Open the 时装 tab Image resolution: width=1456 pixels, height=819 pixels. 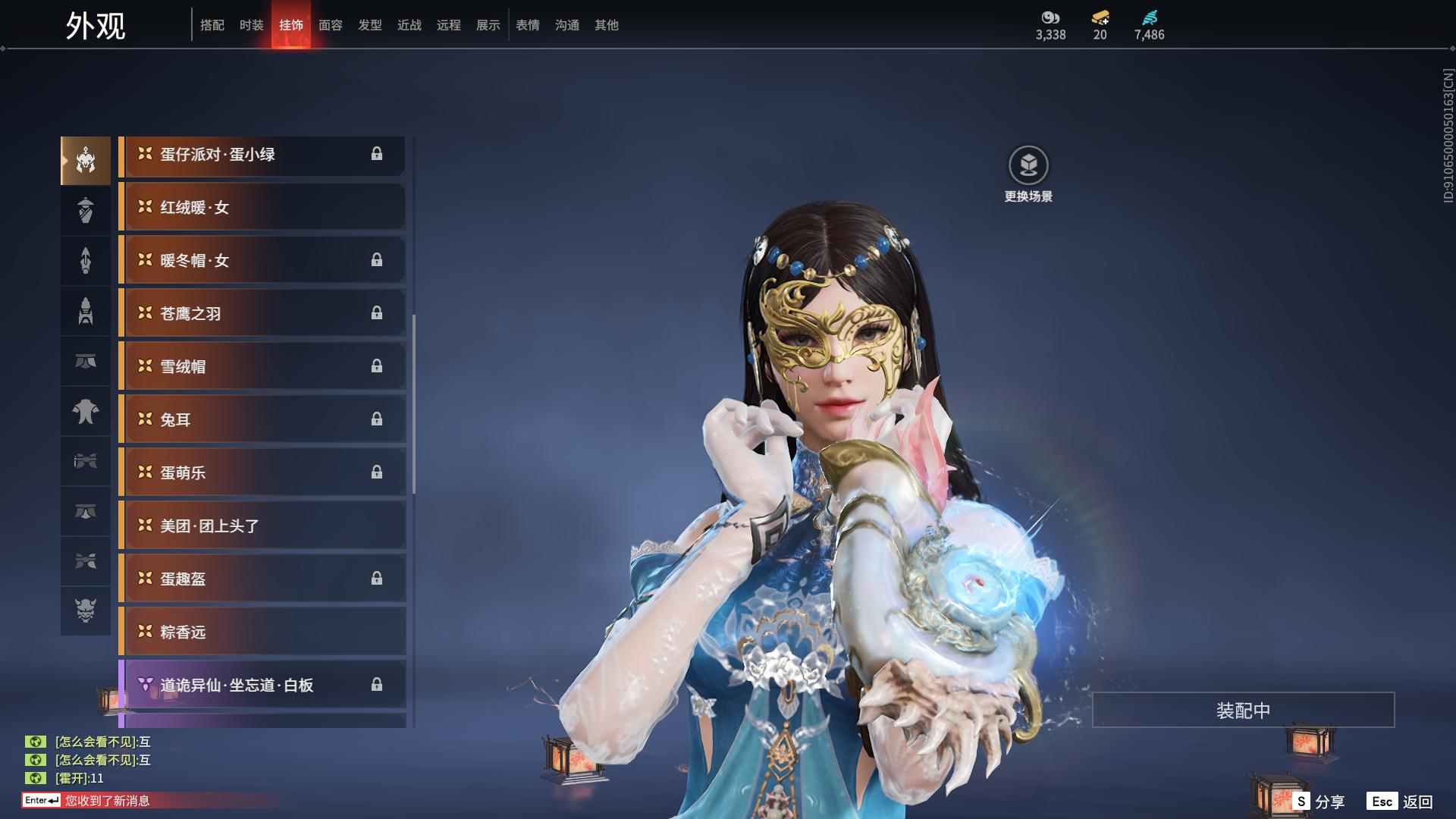point(251,25)
